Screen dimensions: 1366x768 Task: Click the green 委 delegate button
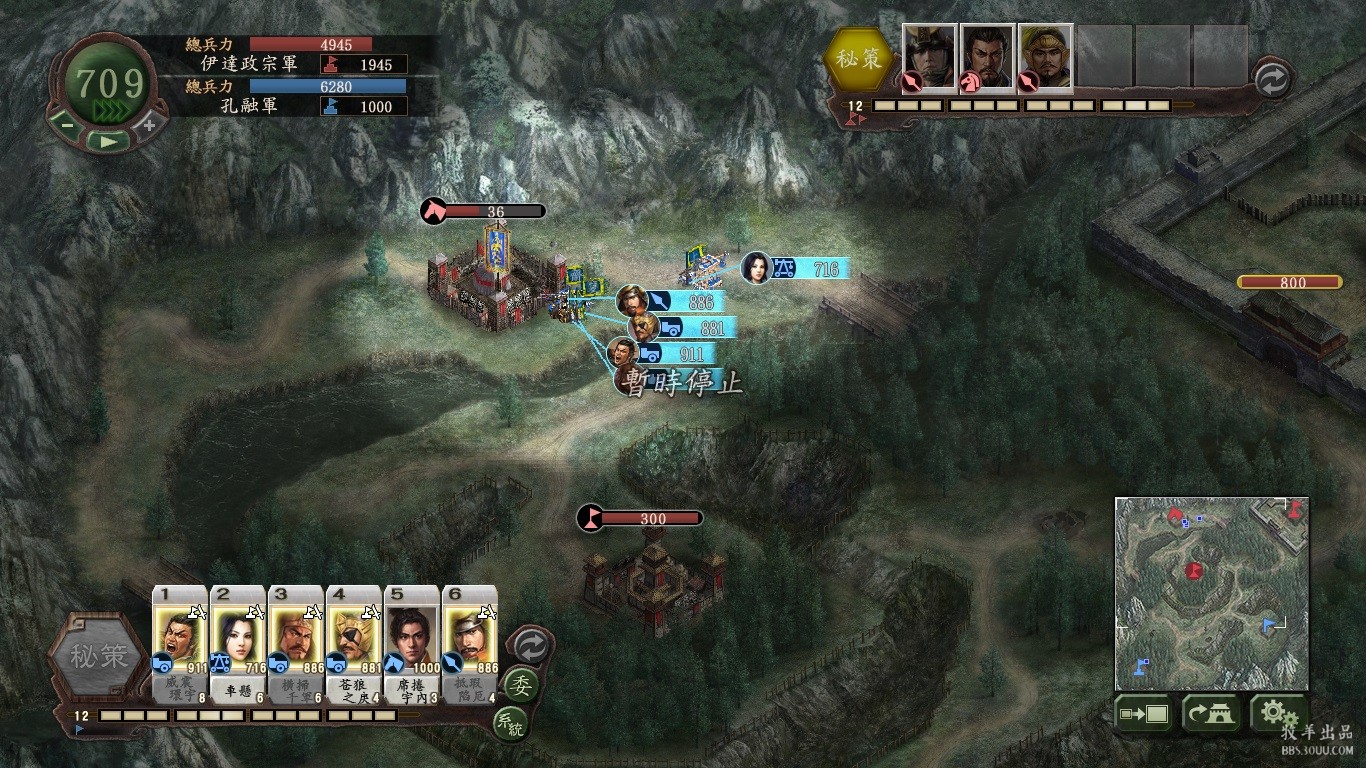coord(520,686)
